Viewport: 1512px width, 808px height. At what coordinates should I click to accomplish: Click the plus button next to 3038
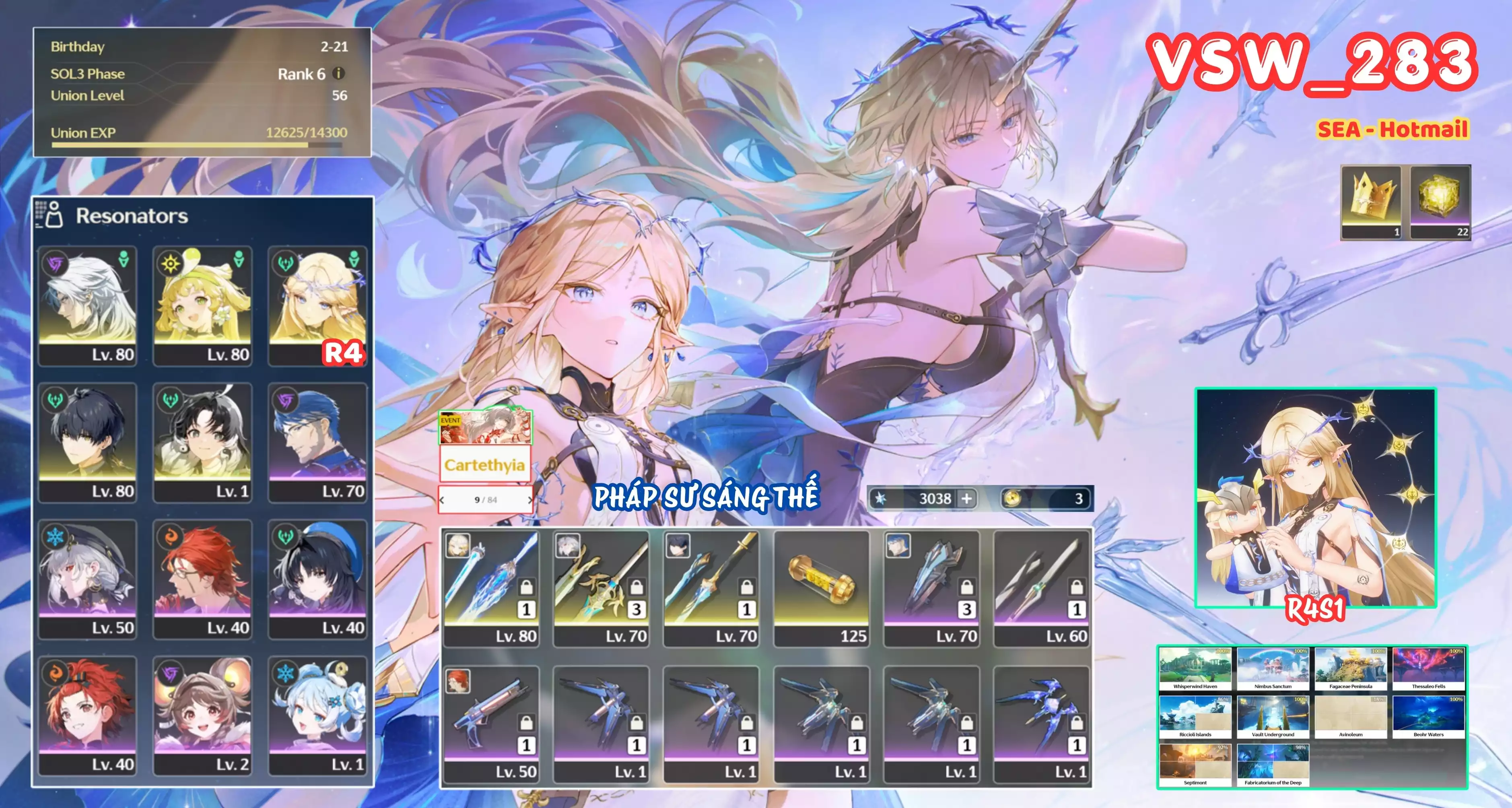(x=966, y=499)
